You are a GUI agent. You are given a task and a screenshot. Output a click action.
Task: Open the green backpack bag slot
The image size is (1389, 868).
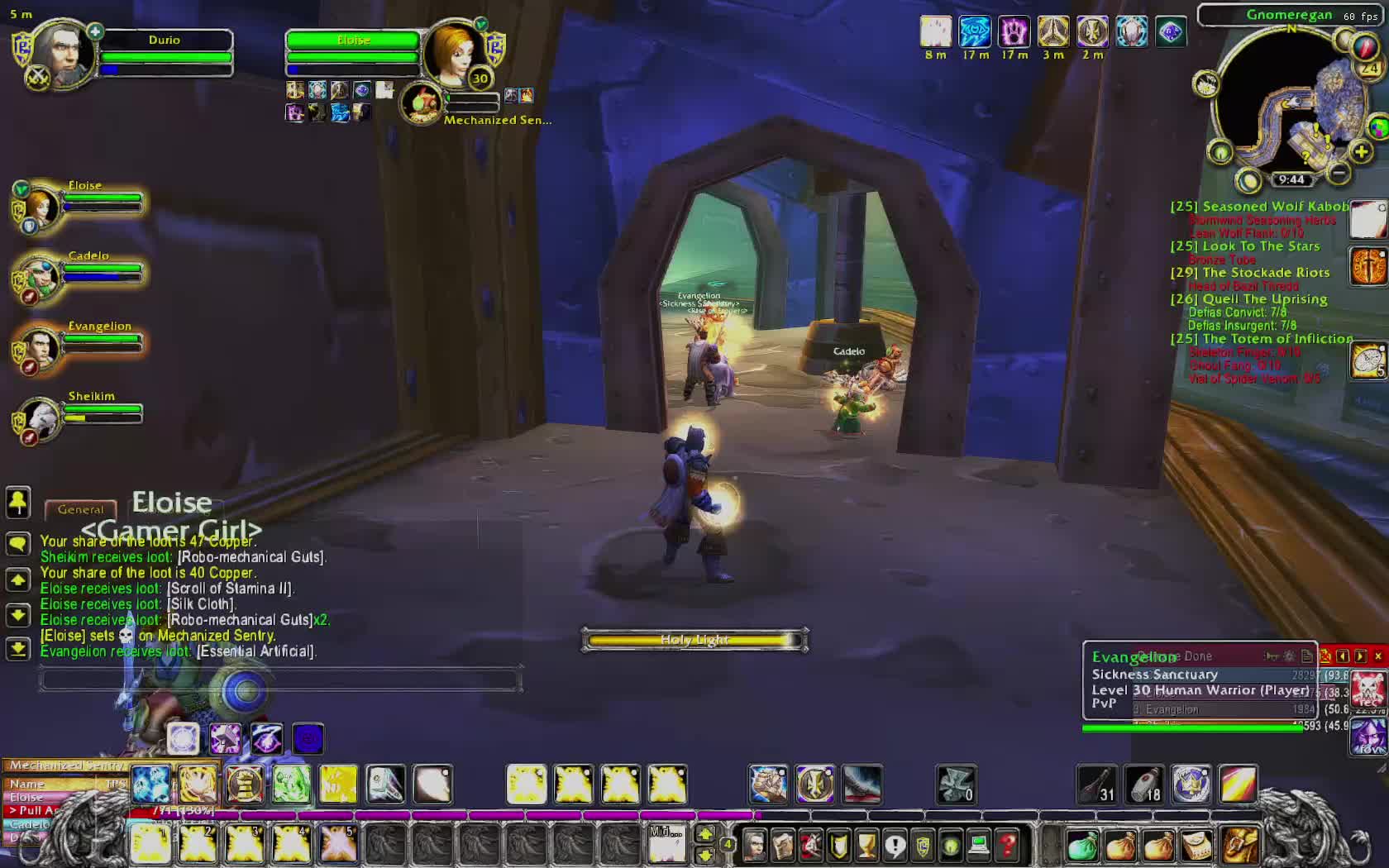[1082, 846]
